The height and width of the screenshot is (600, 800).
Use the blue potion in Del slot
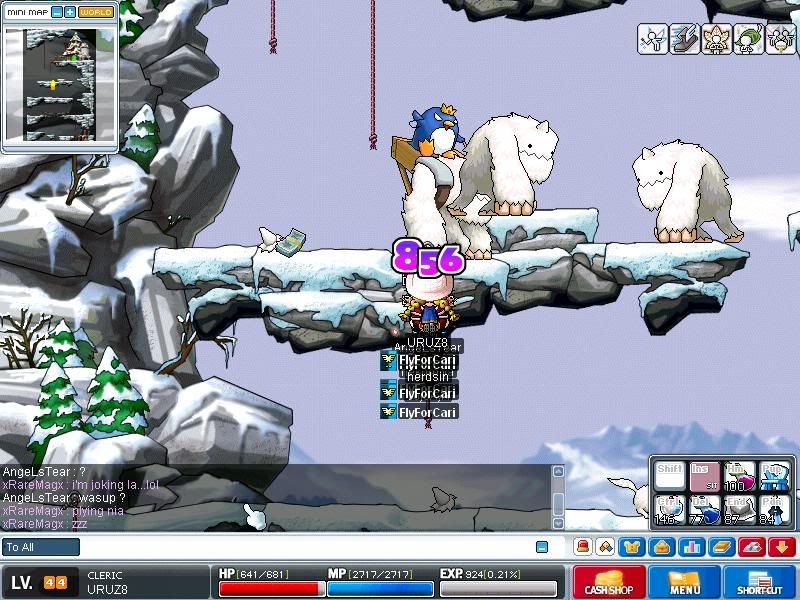[705, 510]
